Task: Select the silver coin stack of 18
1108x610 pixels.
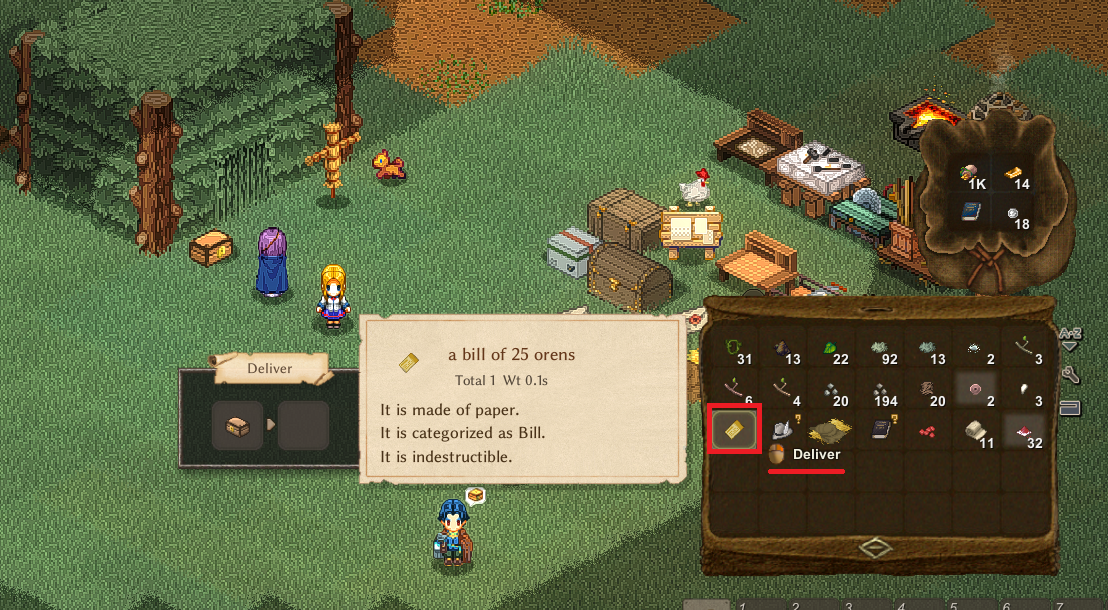Action: click(1013, 213)
